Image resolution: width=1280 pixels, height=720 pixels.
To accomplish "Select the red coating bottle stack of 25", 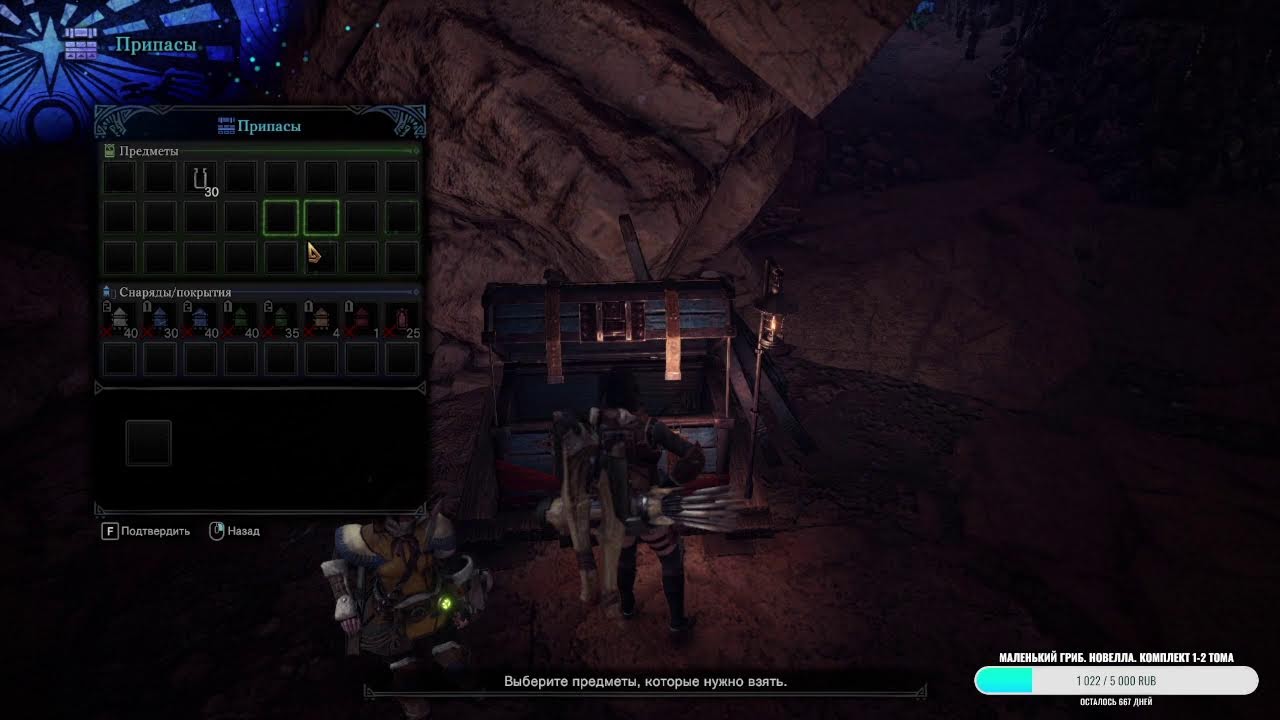I will pyautogui.click(x=402, y=319).
